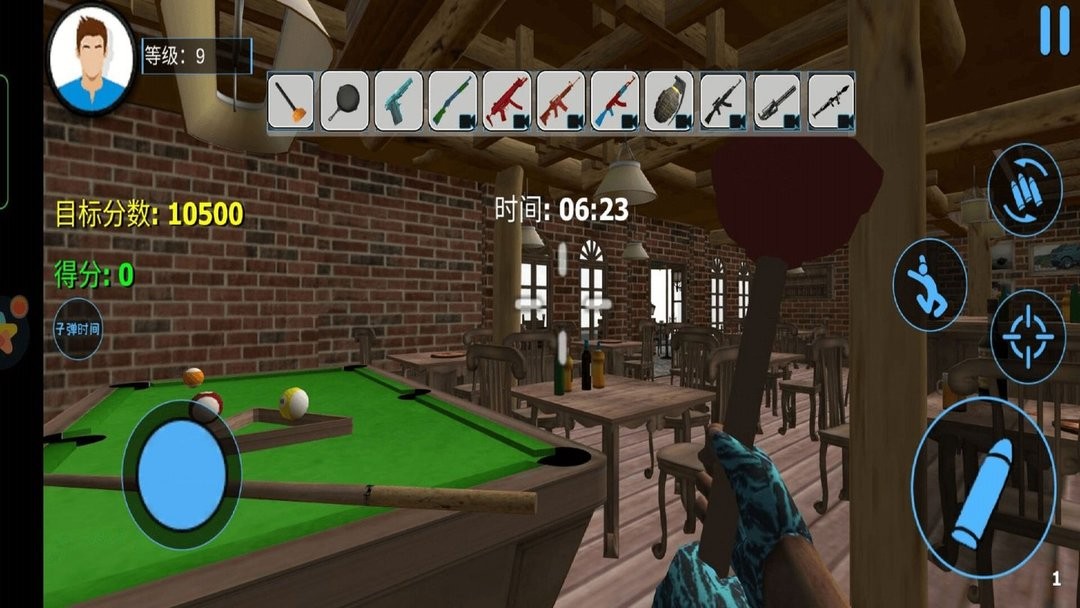Activate the bullet time button
This screenshot has height=608, width=1080.
(79, 329)
